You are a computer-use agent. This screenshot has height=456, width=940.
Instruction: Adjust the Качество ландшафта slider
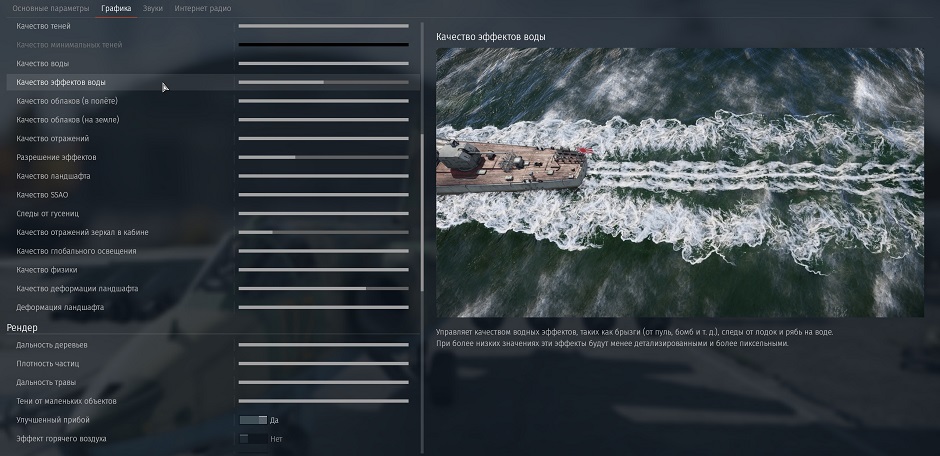point(323,176)
